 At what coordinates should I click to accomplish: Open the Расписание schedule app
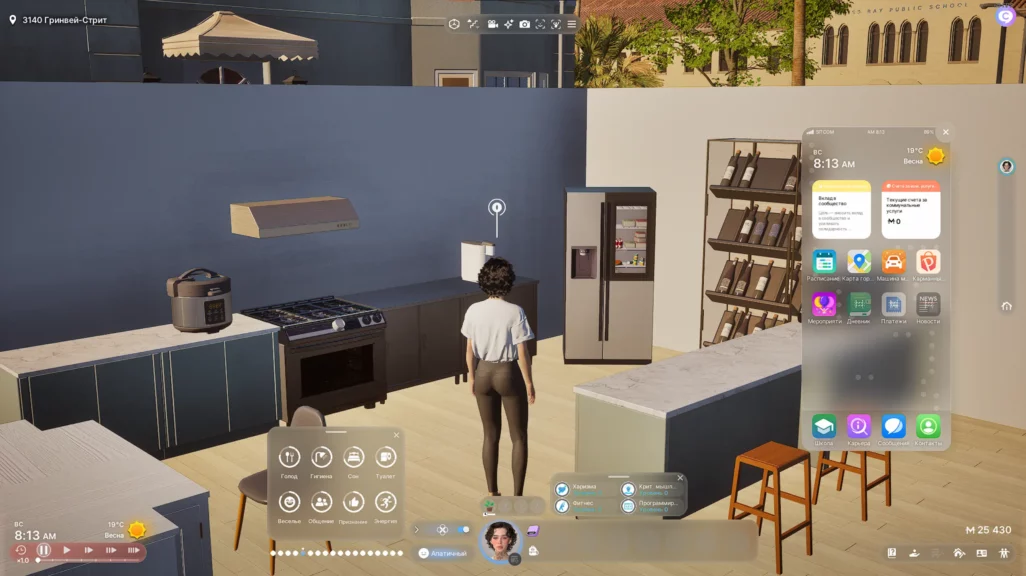[824, 262]
